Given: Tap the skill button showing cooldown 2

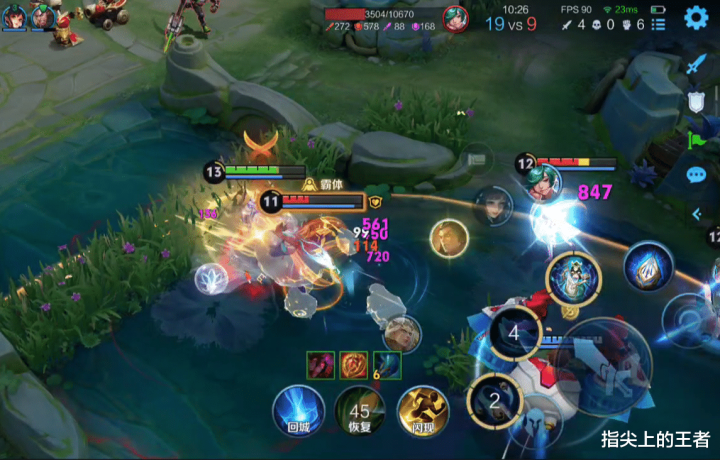Looking at the screenshot, I should pos(493,400).
